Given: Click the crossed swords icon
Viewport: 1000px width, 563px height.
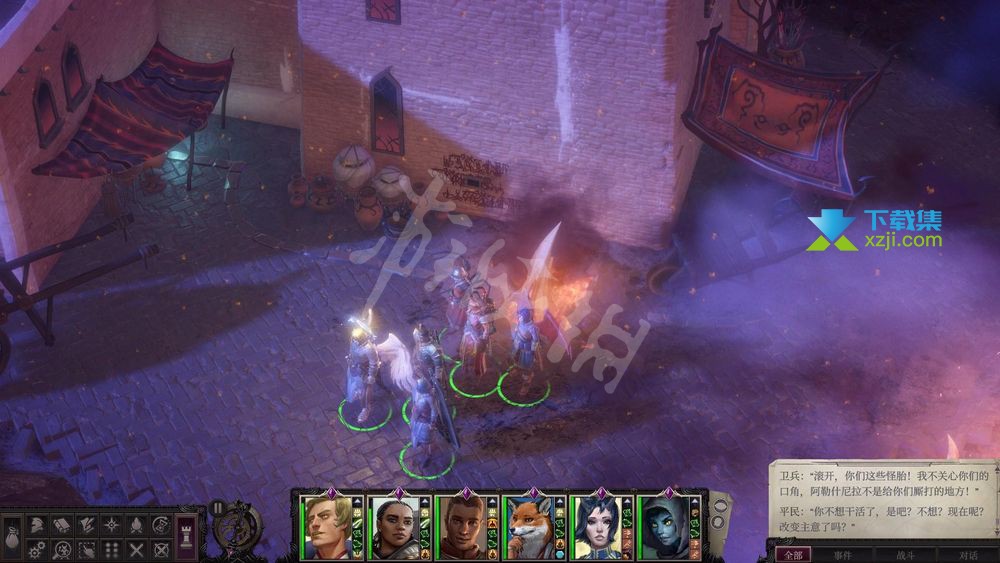Looking at the screenshot, I should tap(135, 548).
